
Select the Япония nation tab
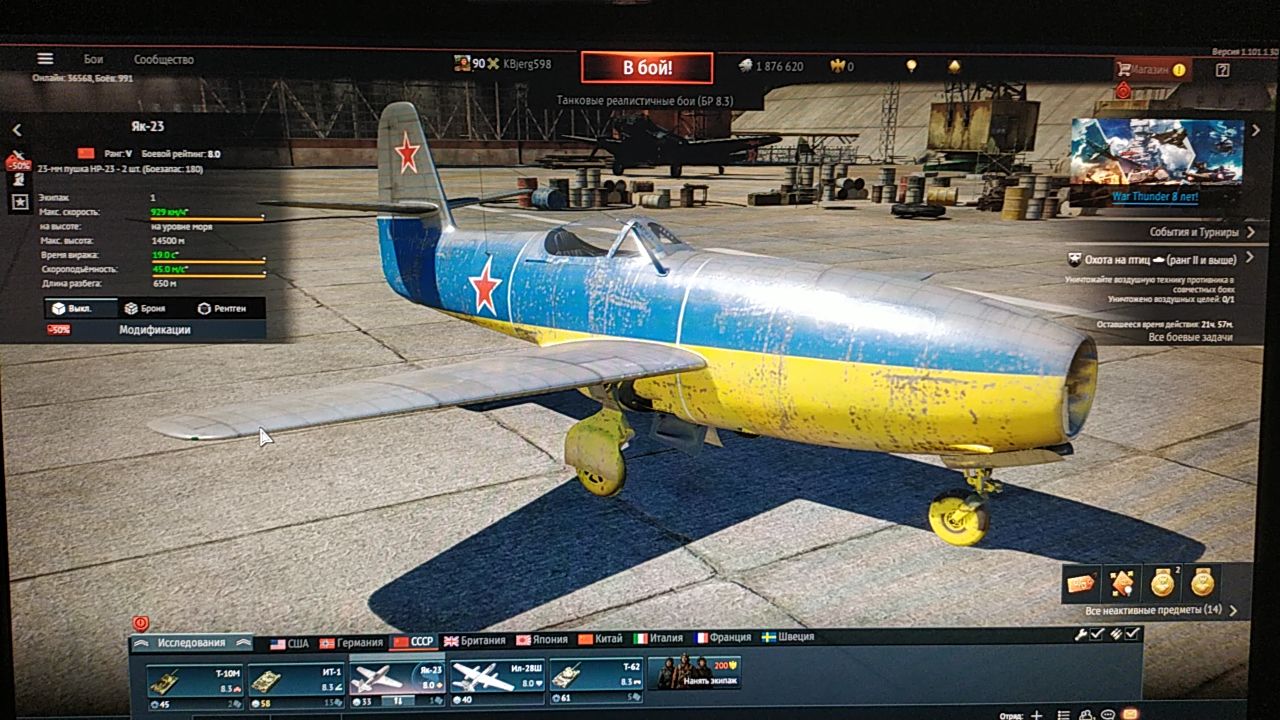pos(542,640)
